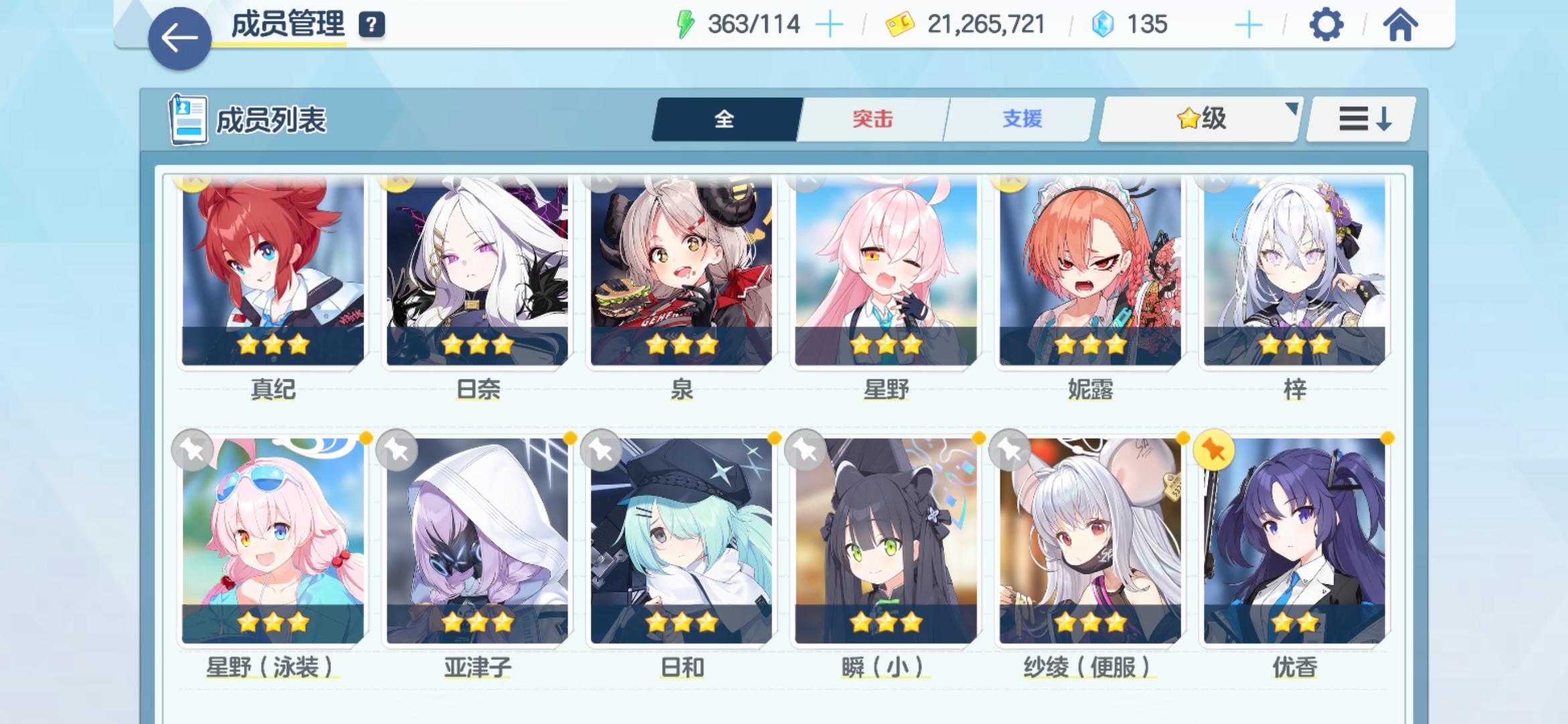Return to home via the house icon
The width and height of the screenshot is (1568, 724).
[1402, 25]
